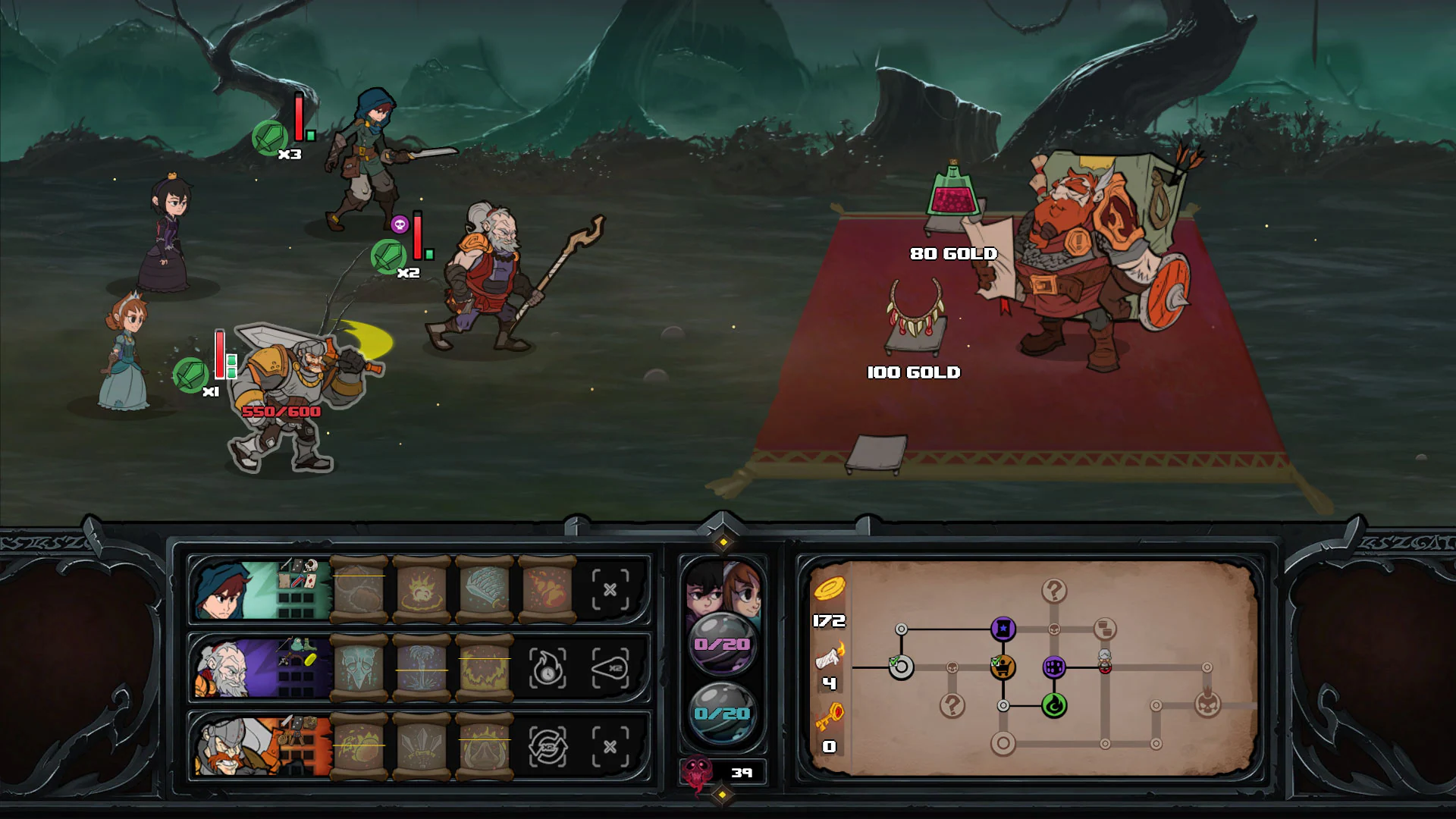1456x819 pixels.
Task: Select the rogue character portrait row
Action: [224, 591]
